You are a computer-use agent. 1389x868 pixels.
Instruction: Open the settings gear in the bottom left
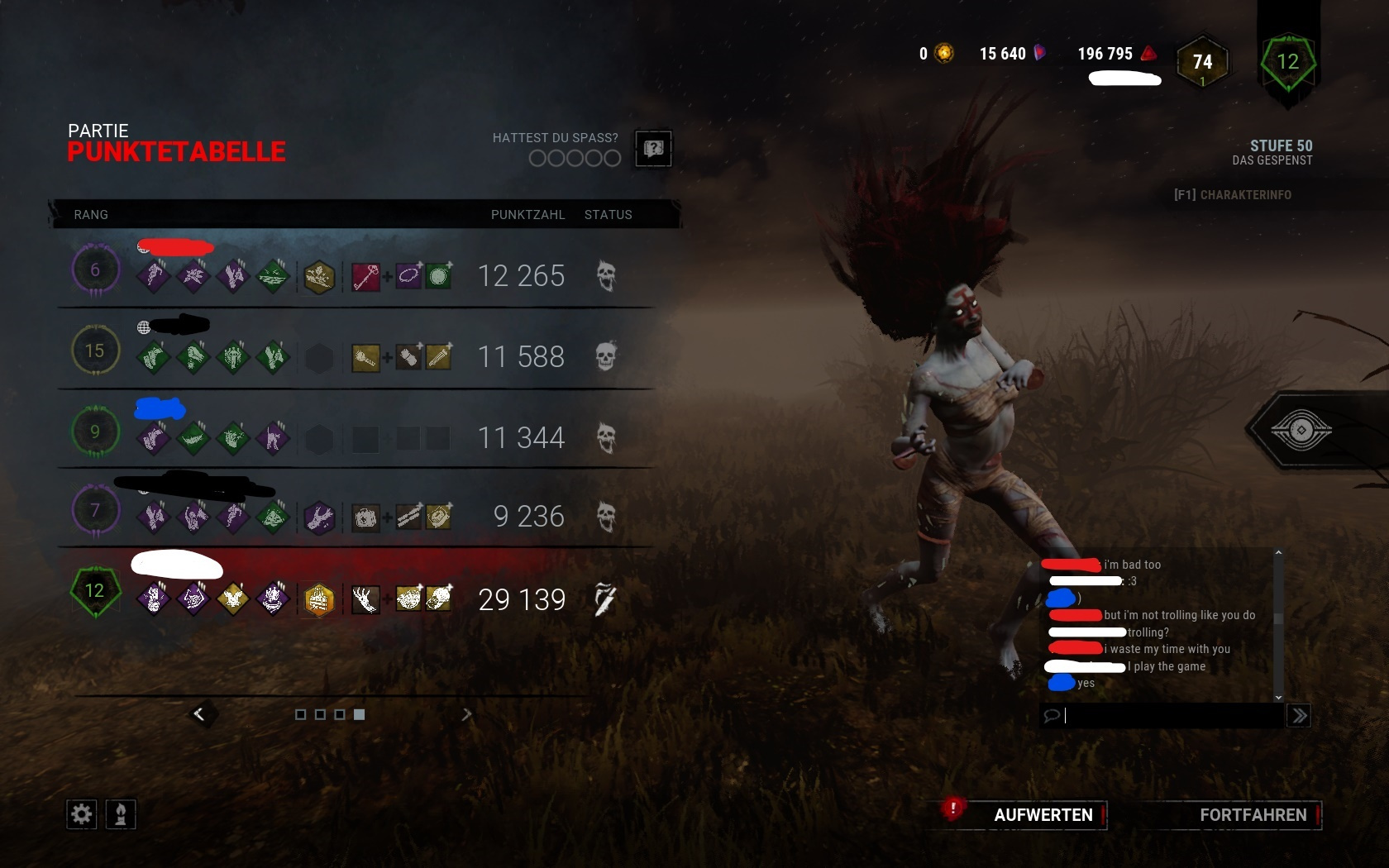coord(80,814)
